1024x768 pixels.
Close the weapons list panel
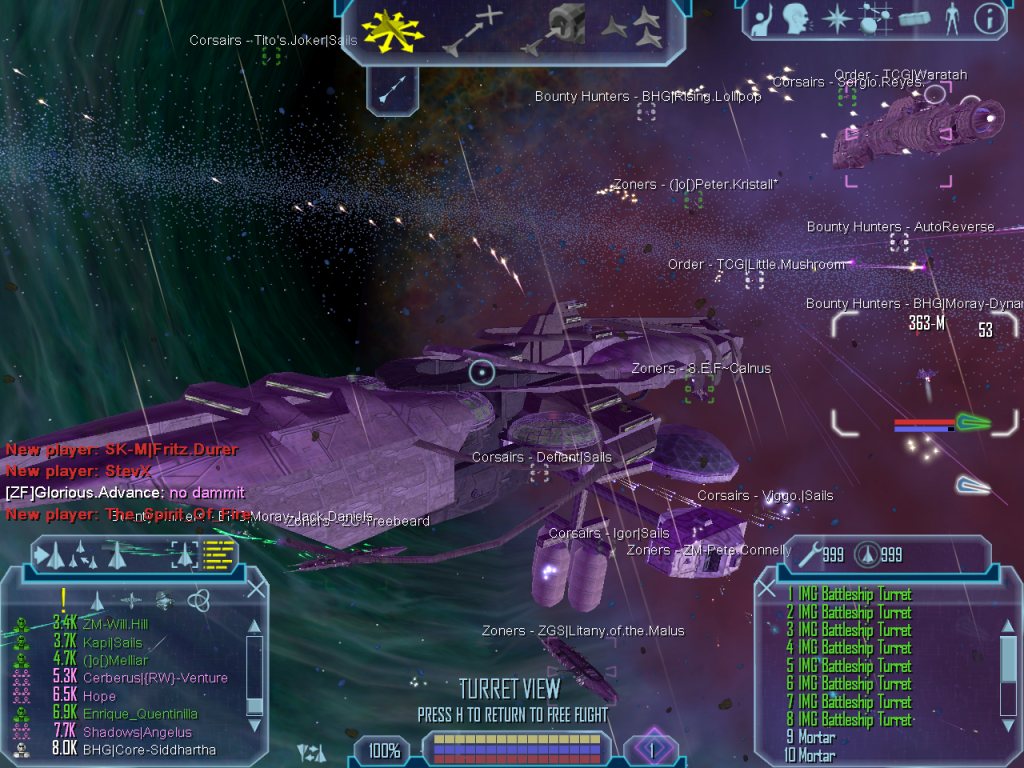point(767,589)
